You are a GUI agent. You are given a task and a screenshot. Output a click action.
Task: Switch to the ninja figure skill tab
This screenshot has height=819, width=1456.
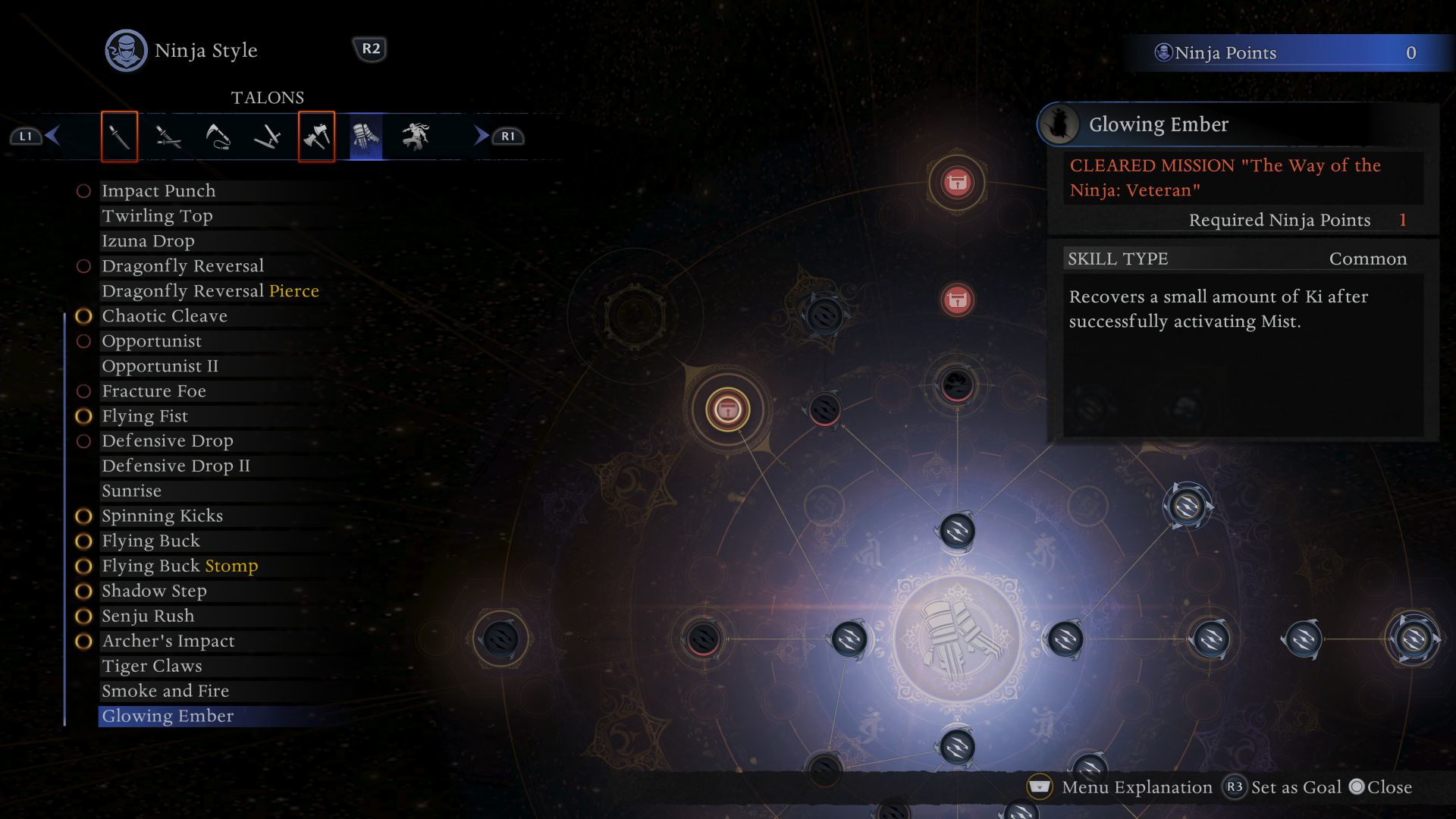[x=416, y=136]
